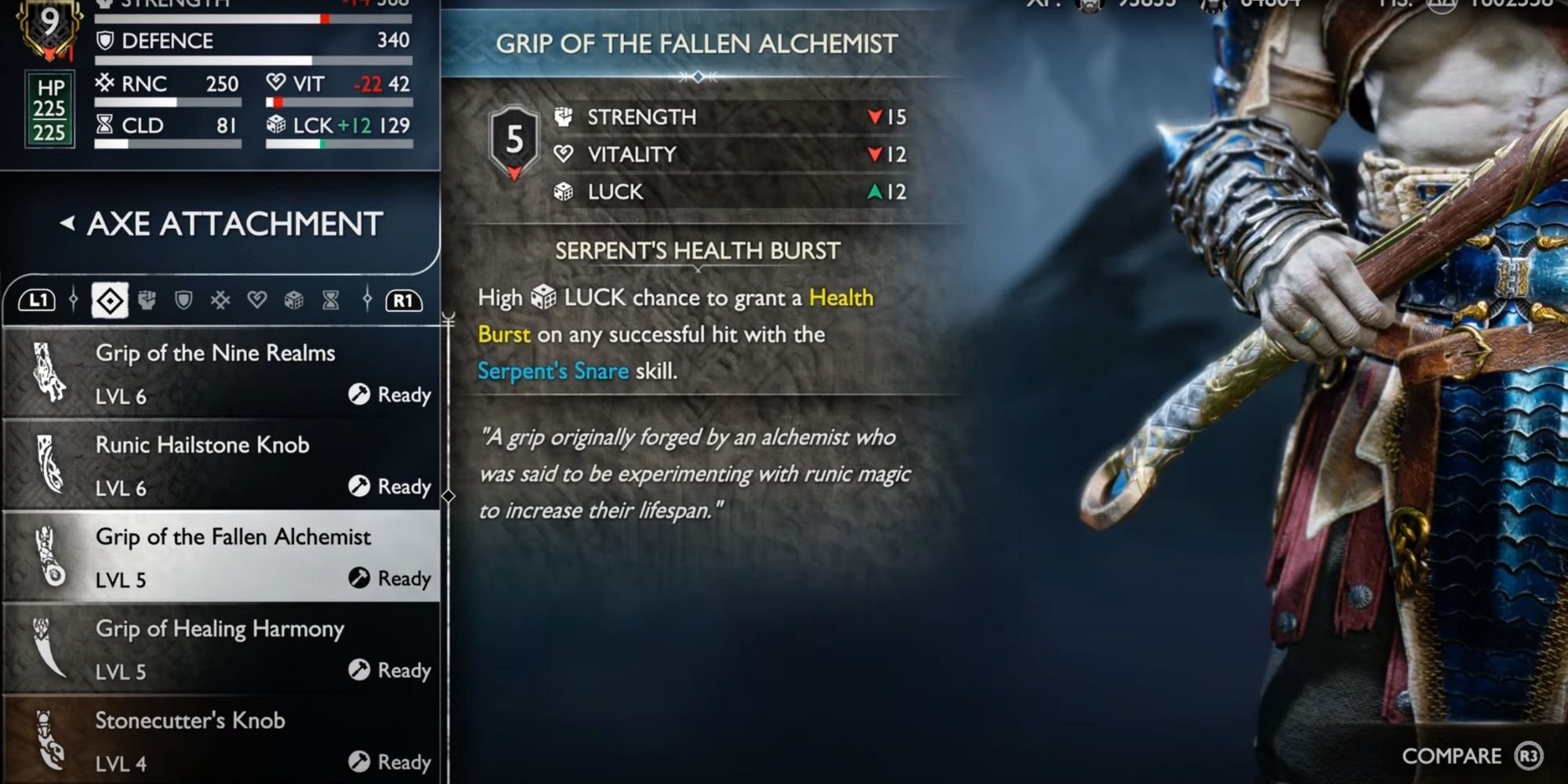Image resolution: width=1568 pixels, height=784 pixels.
Task: Select the Defence shield sort icon
Action: point(184,299)
